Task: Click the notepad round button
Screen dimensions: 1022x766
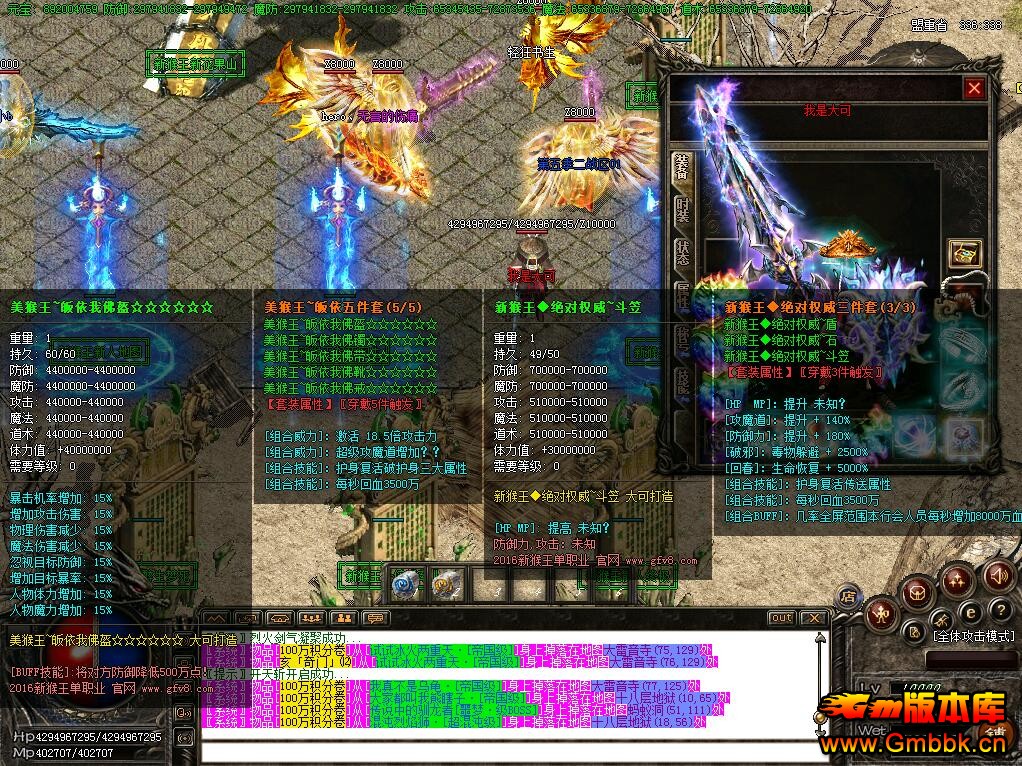Action: point(914,630)
